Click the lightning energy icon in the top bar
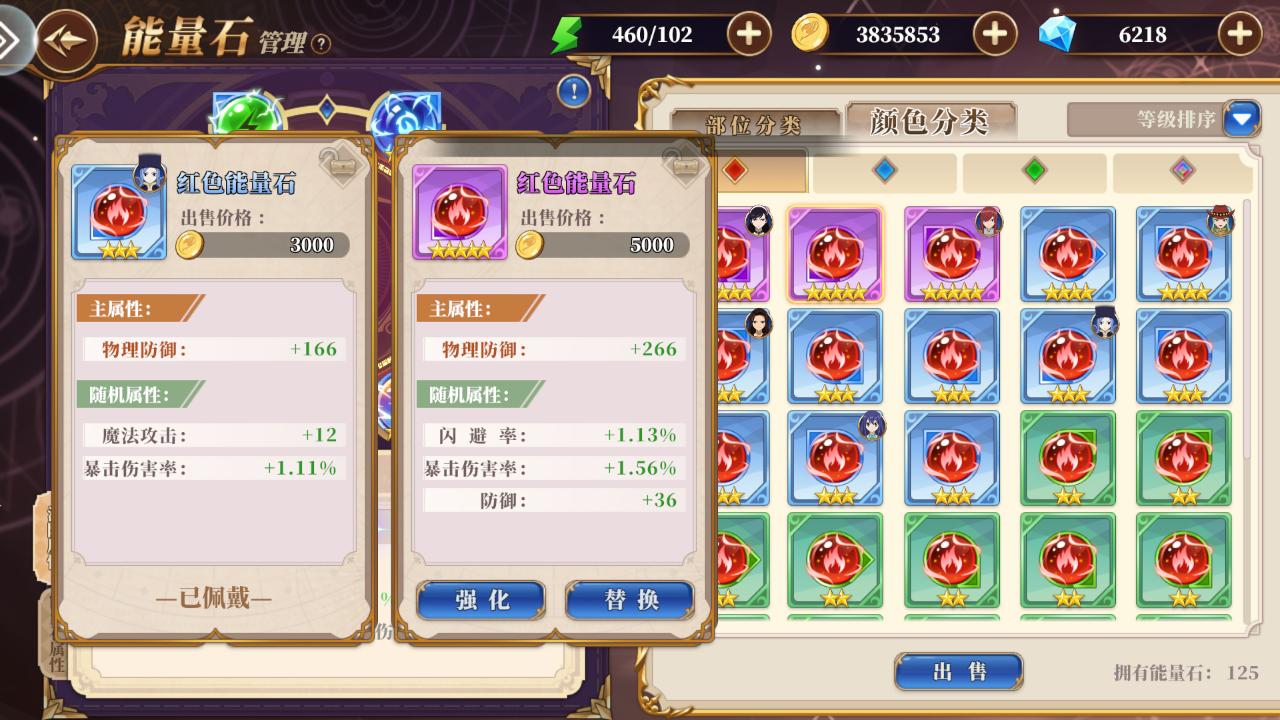Screen dimensions: 1280x720 [566, 33]
